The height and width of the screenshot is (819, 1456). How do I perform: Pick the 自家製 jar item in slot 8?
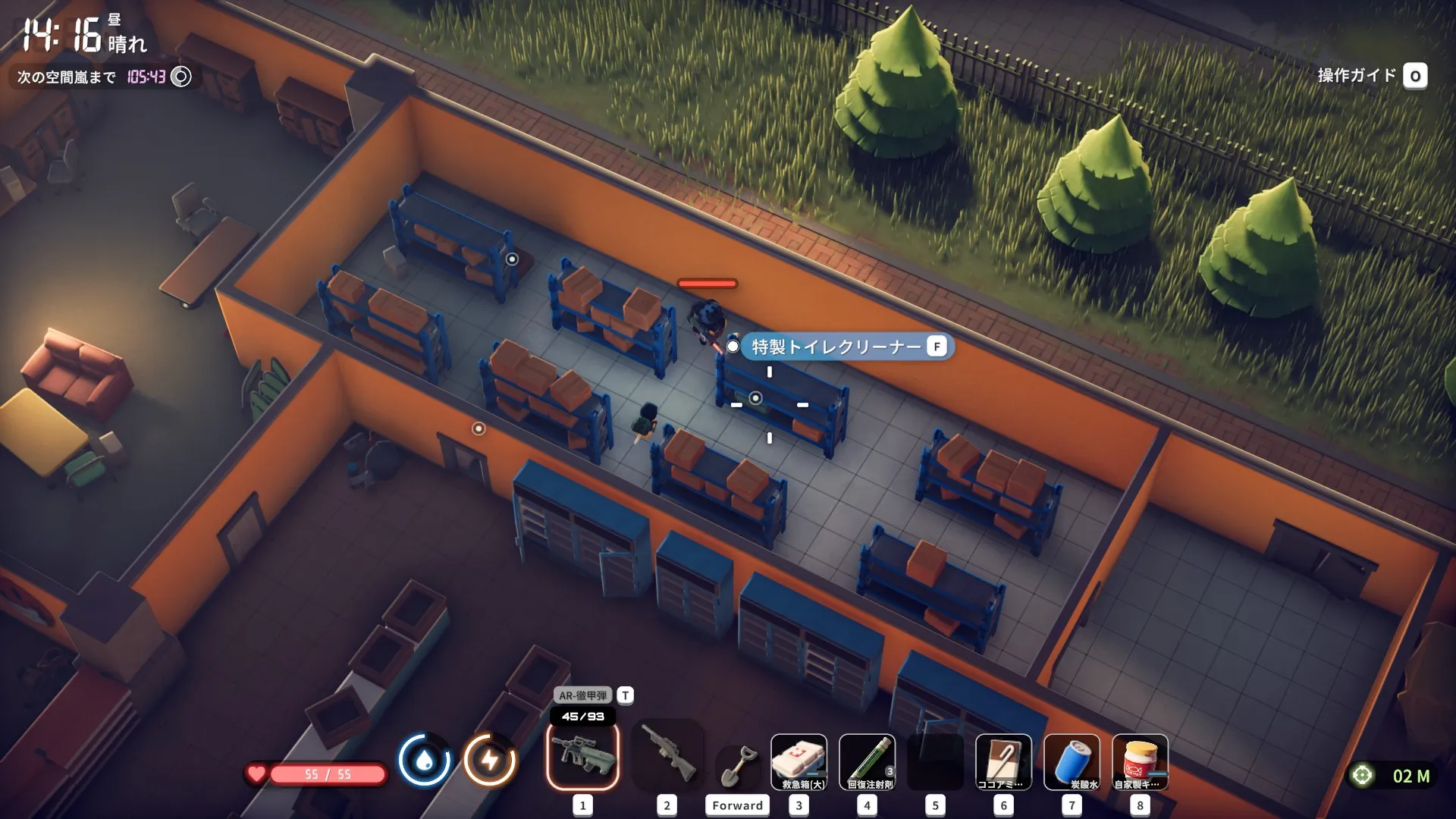pos(1140,762)
